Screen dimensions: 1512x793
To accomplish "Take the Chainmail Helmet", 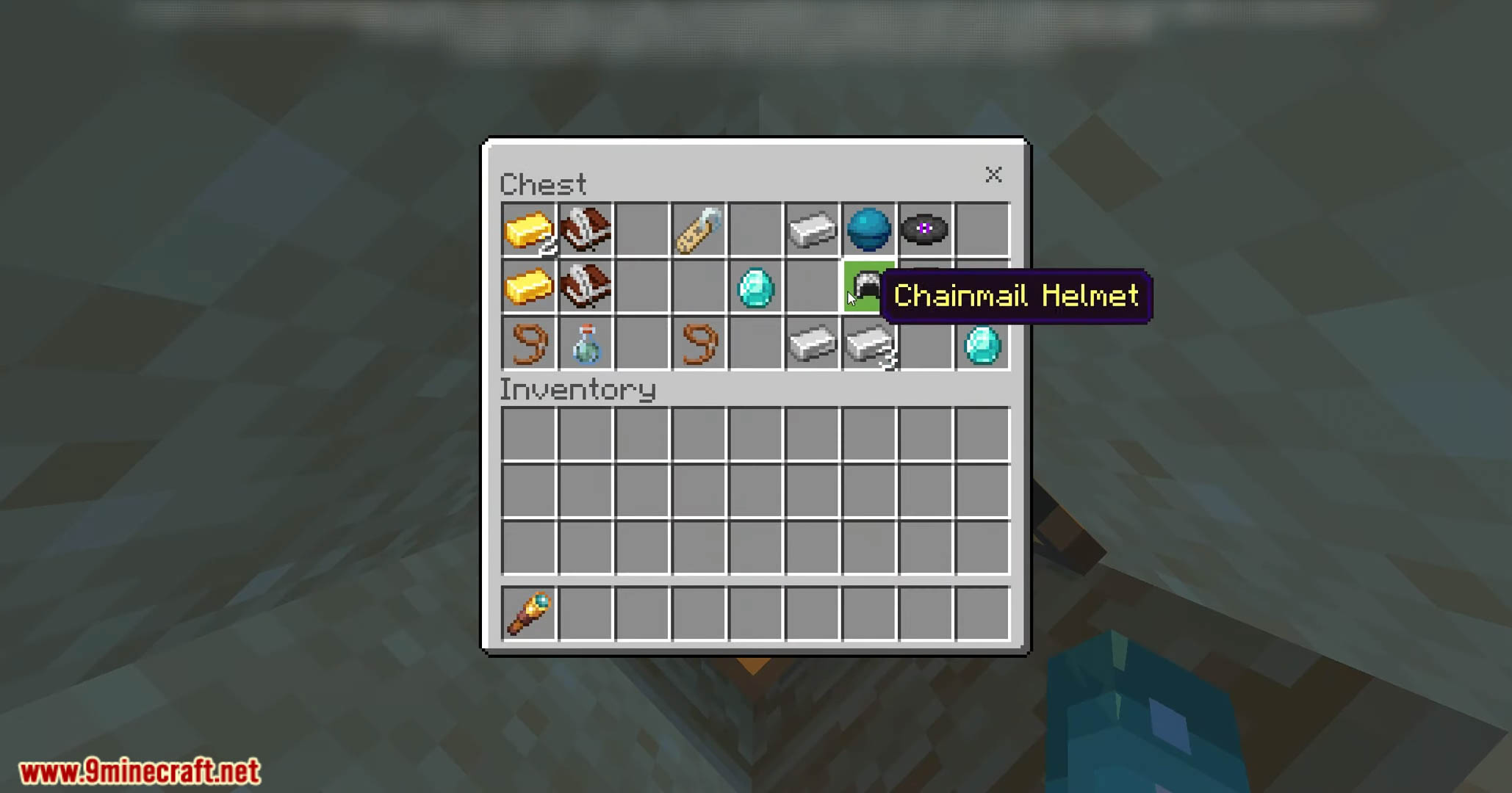I will 868,286.
